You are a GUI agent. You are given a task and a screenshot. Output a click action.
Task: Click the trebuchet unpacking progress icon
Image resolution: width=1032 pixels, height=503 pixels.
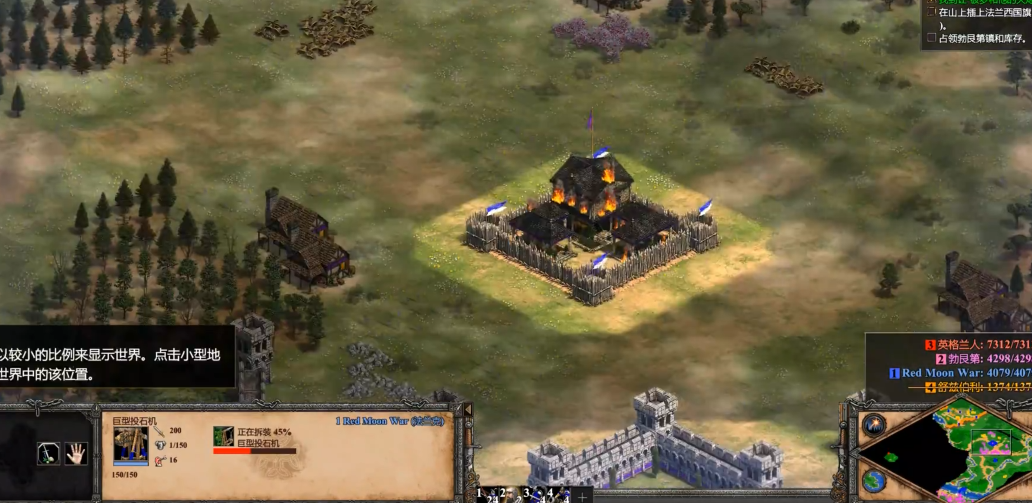click(x=223, y=436)
